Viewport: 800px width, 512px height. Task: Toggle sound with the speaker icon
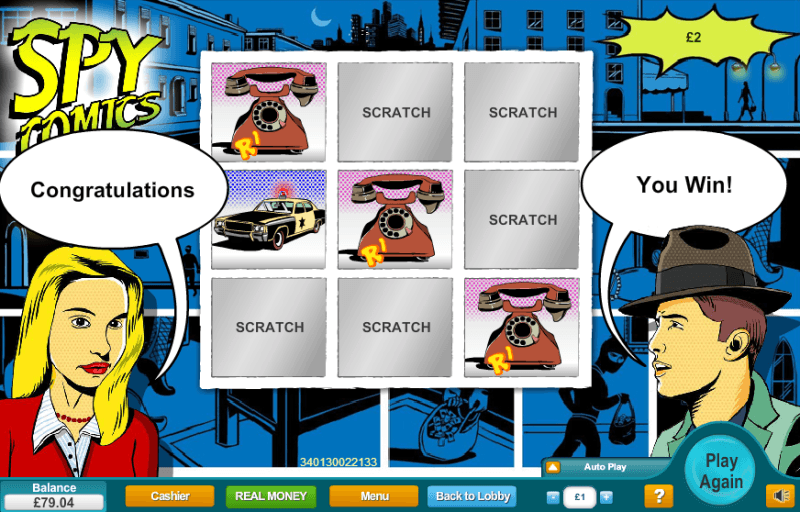[780, 495]
